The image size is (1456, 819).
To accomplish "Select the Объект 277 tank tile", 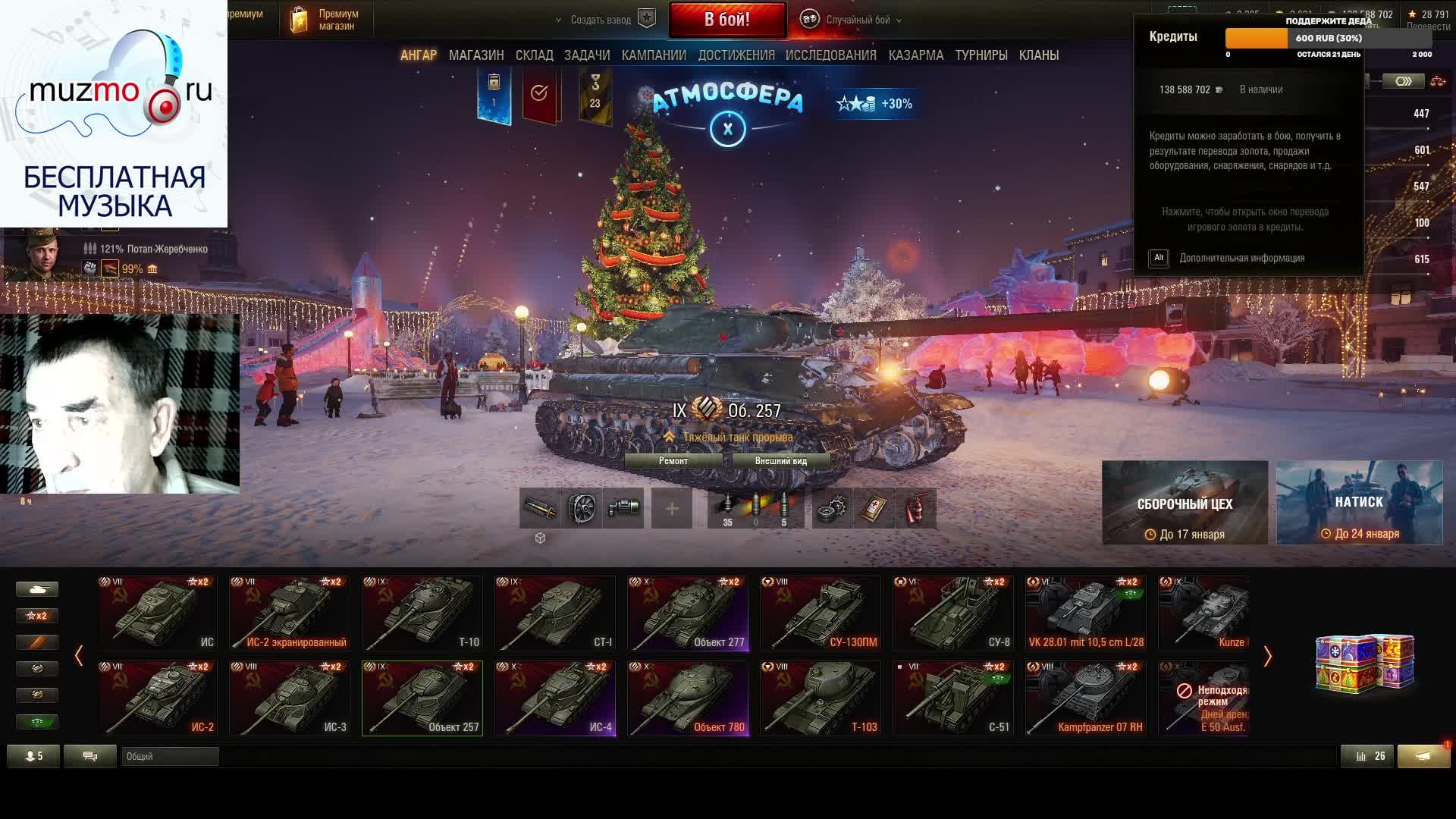I will (x=688, y=613).
